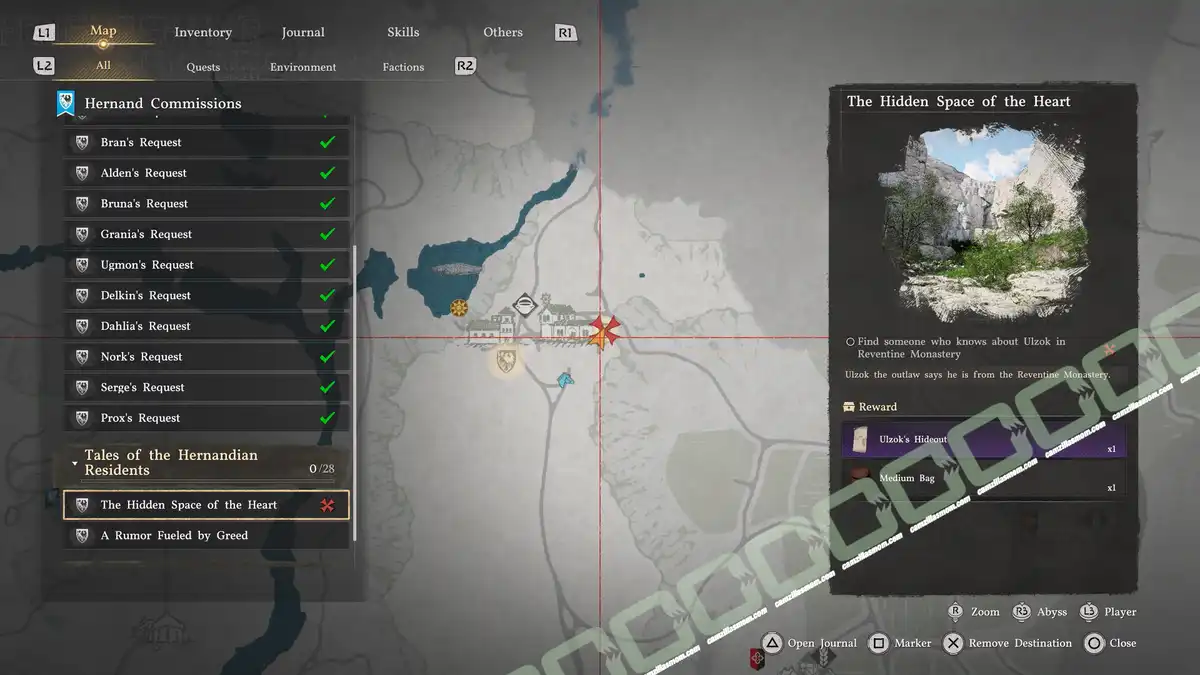Select Delkin's Request commission

tap(207, 296)
